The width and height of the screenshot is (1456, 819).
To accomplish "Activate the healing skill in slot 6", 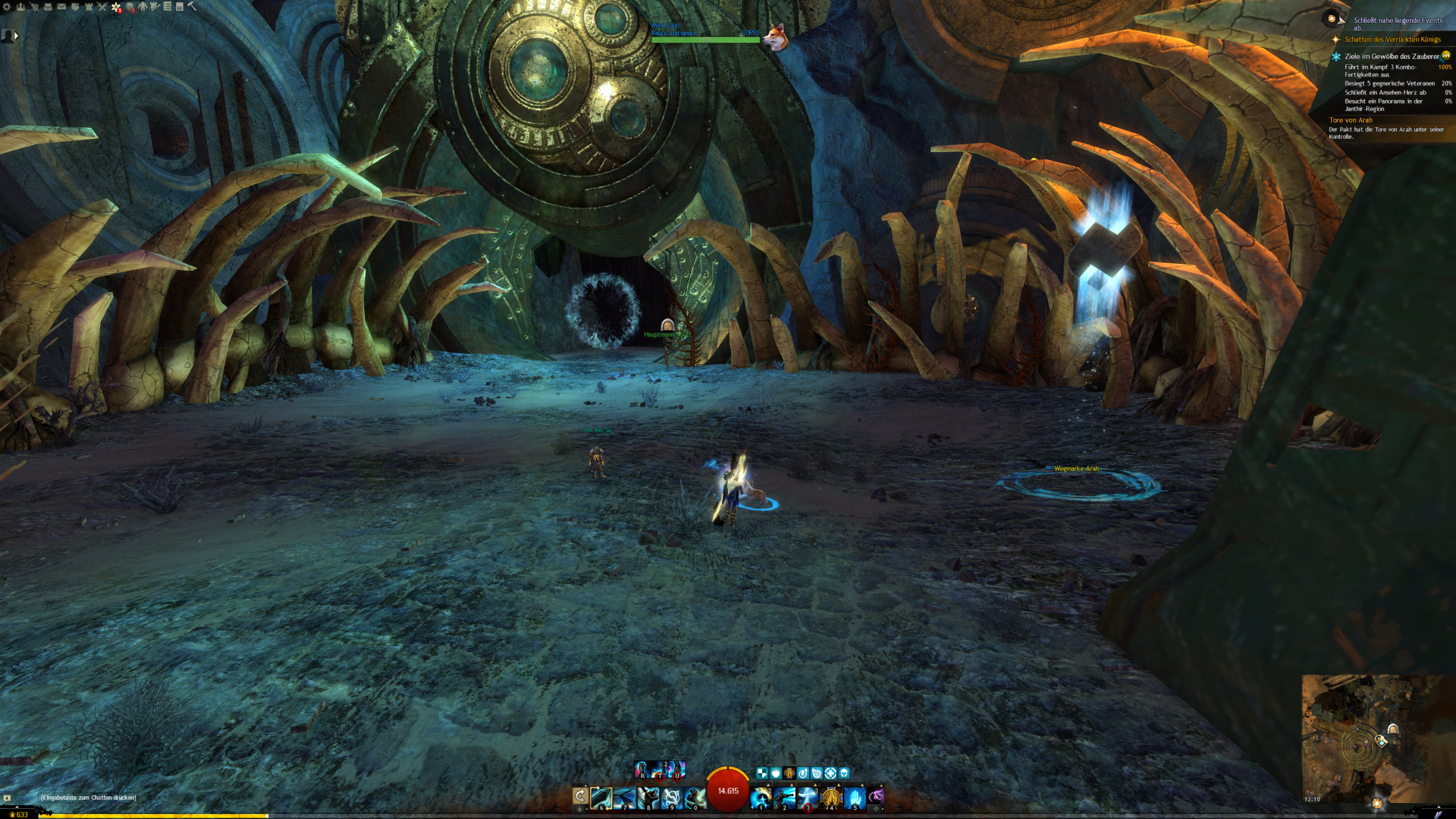I will click(601, 797).
